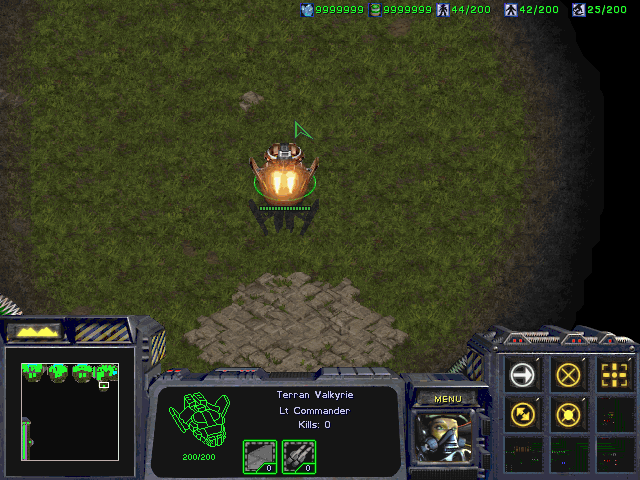Open the game MENU
This screenshot has height=480, width=640.
point(447,399)
